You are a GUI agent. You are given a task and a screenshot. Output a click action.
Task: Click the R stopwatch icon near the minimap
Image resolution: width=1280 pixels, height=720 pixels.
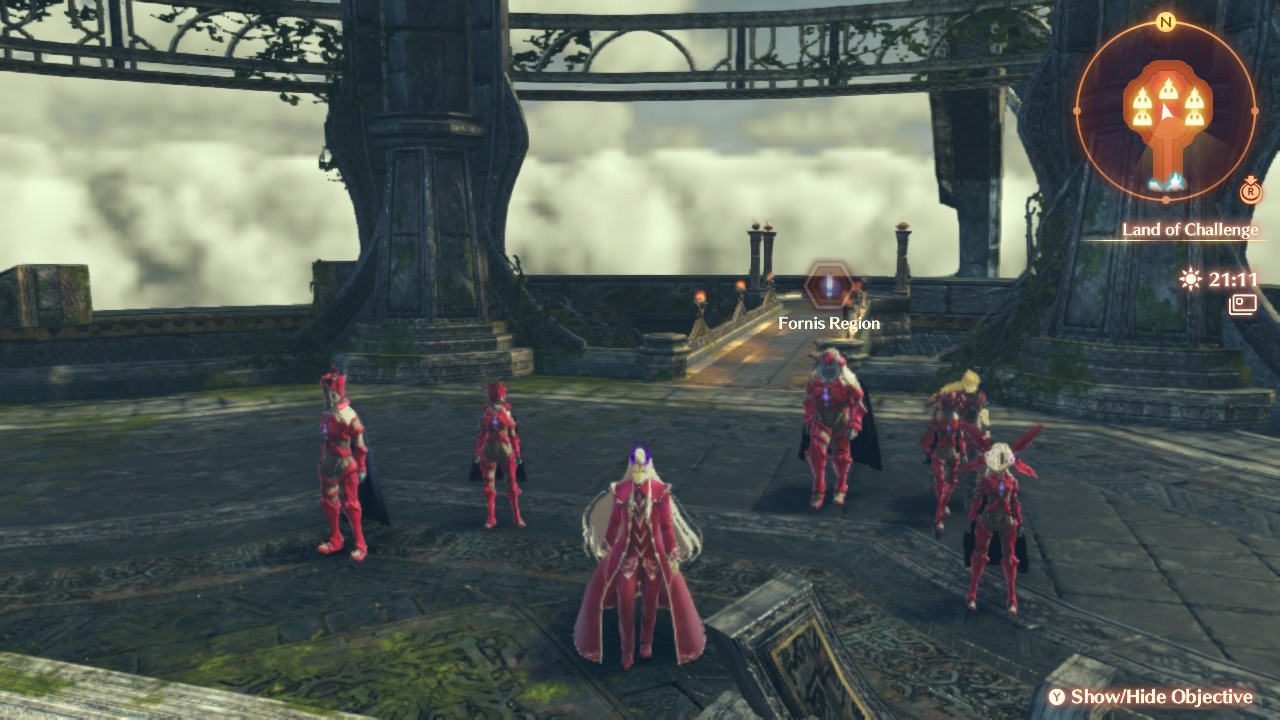[1250, 193]
